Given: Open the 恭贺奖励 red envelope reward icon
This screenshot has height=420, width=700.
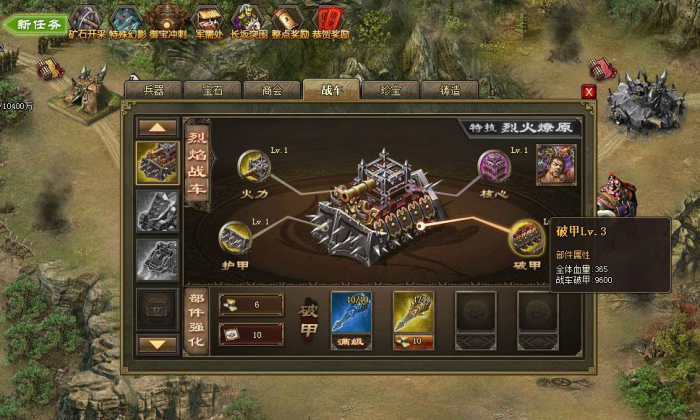Looking at the screenshot, I should [329, 19].
